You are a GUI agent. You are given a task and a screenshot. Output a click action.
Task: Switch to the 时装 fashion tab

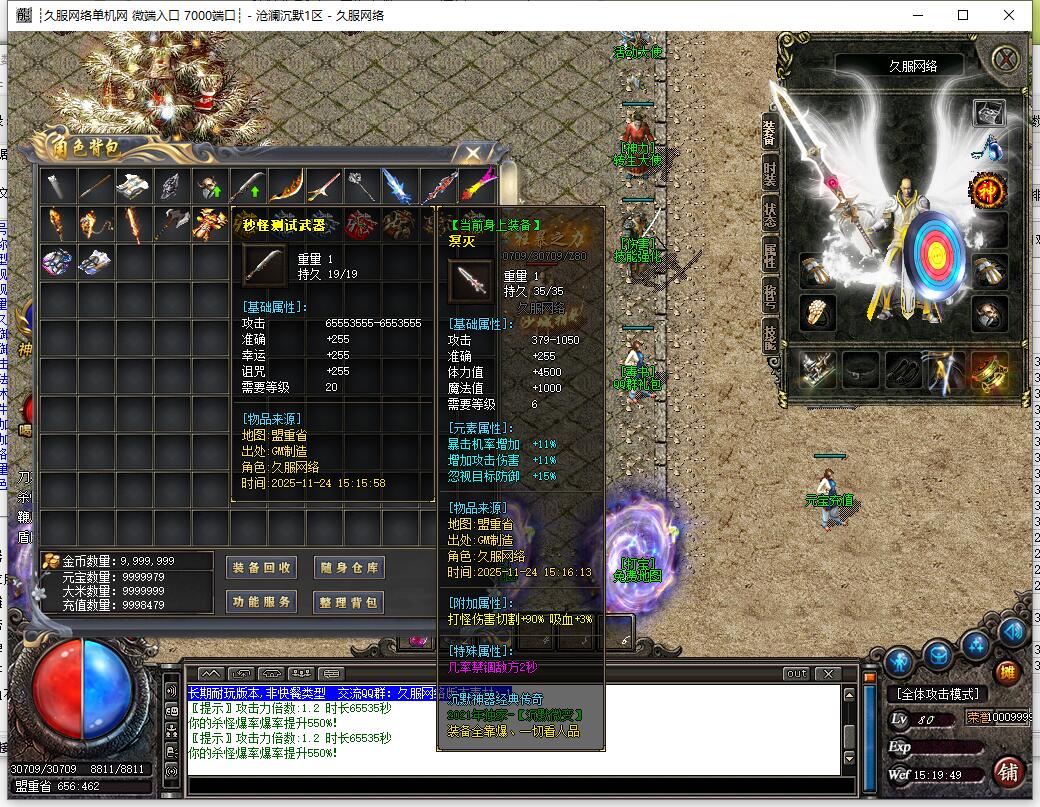[x=769, y=174]
